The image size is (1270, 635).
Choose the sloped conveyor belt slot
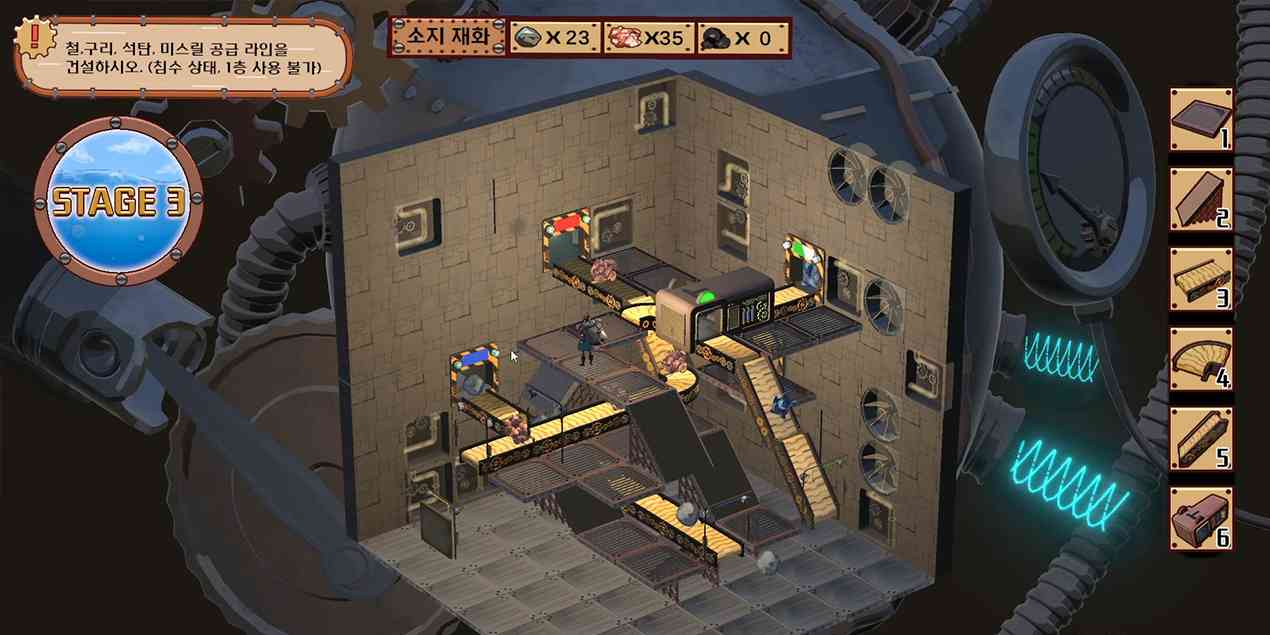point(1201,440)
